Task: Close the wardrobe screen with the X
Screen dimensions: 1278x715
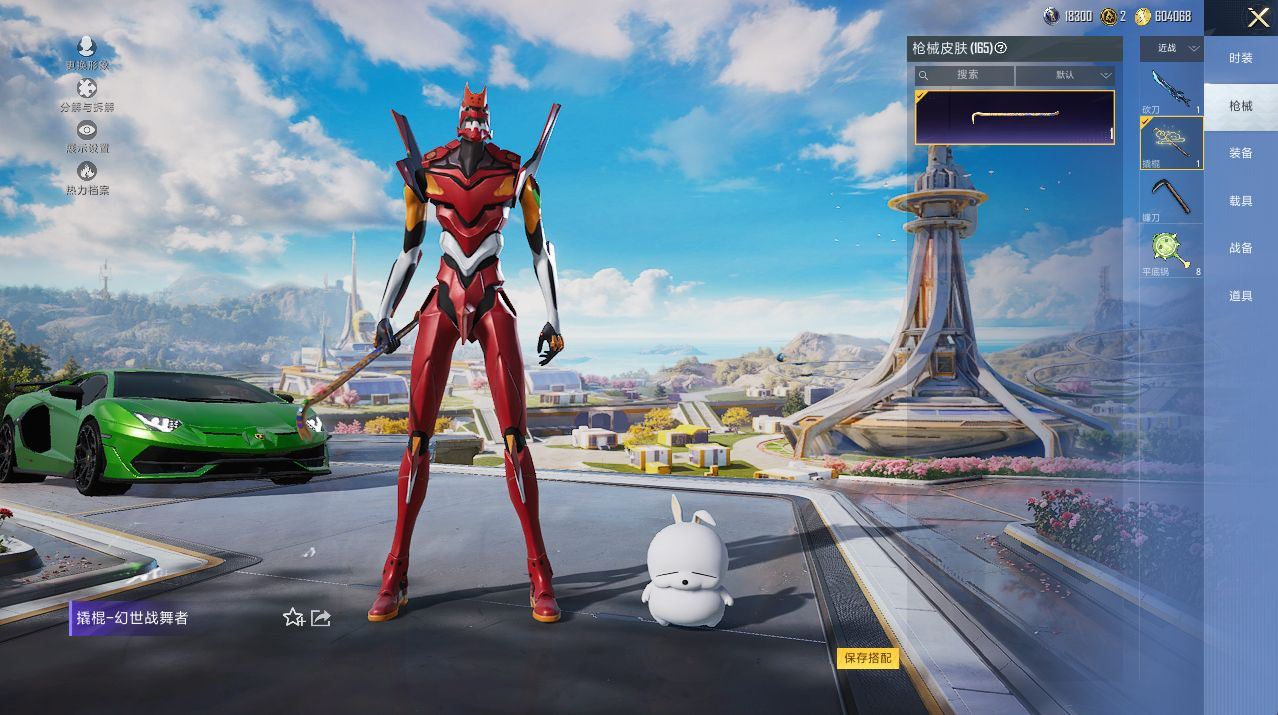Action: [x=1258, y=17]
